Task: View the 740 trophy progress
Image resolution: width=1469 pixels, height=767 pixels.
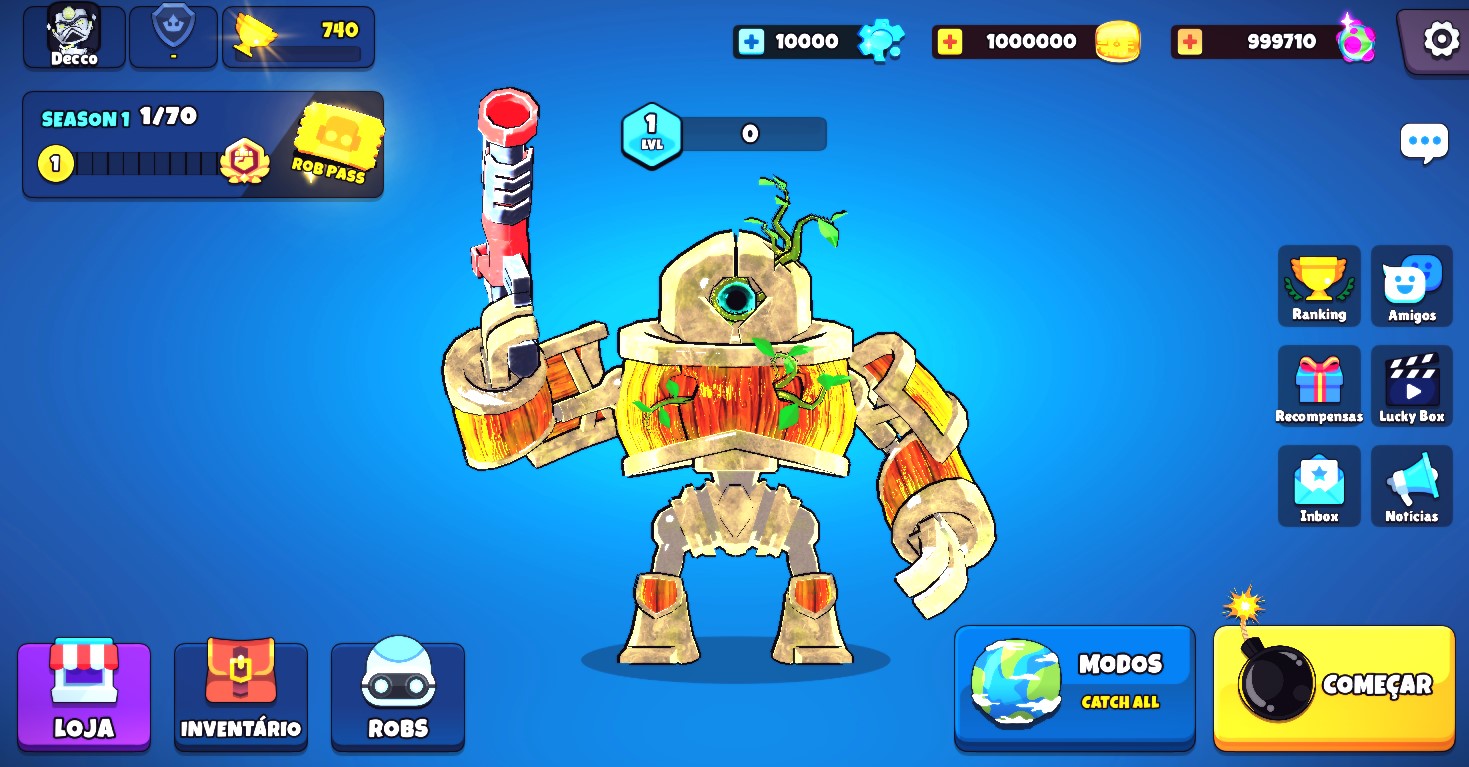Action: coord(298,38)
